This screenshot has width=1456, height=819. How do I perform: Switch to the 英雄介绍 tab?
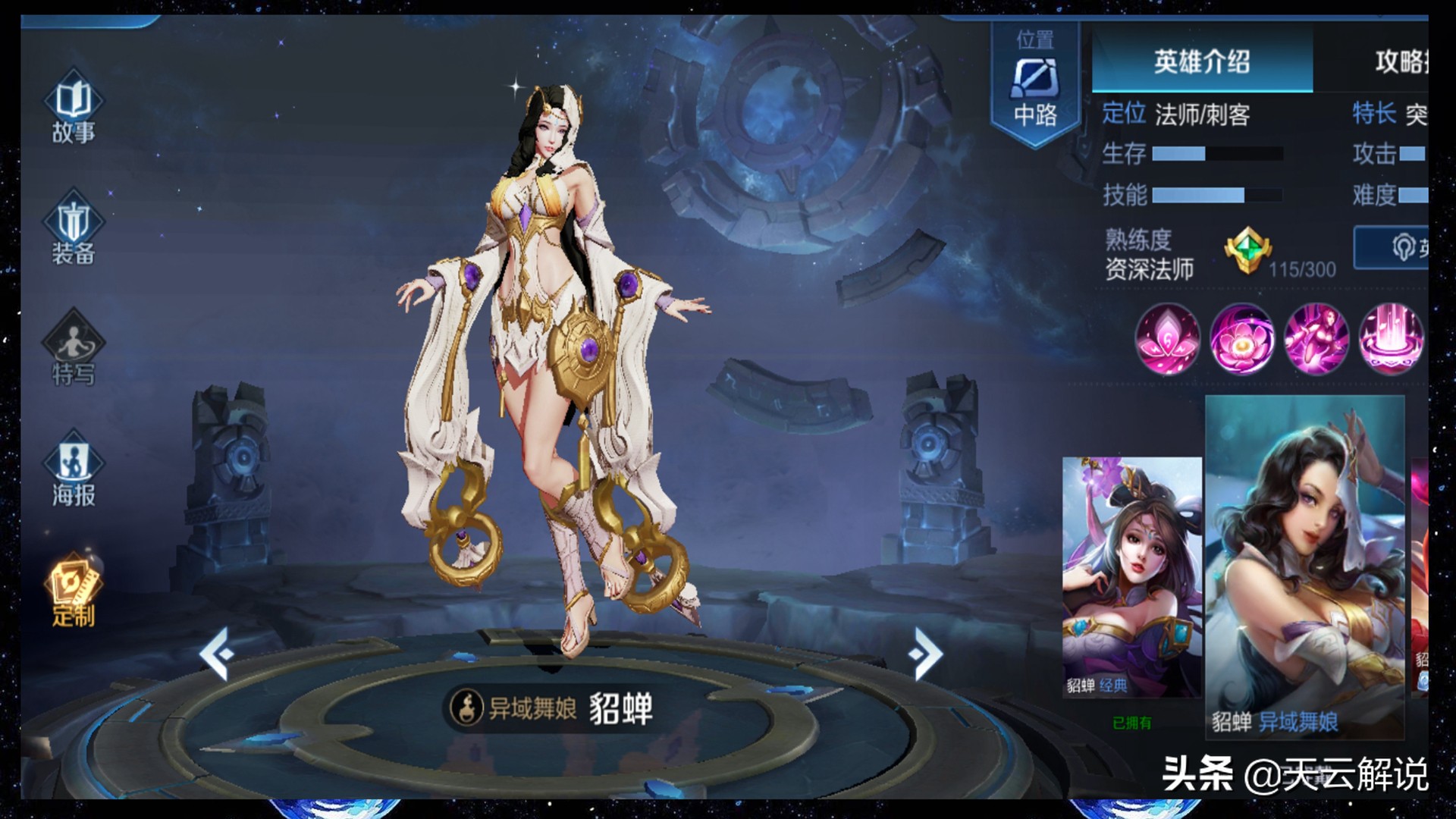pyautogui.click(x=1202, y=61)
